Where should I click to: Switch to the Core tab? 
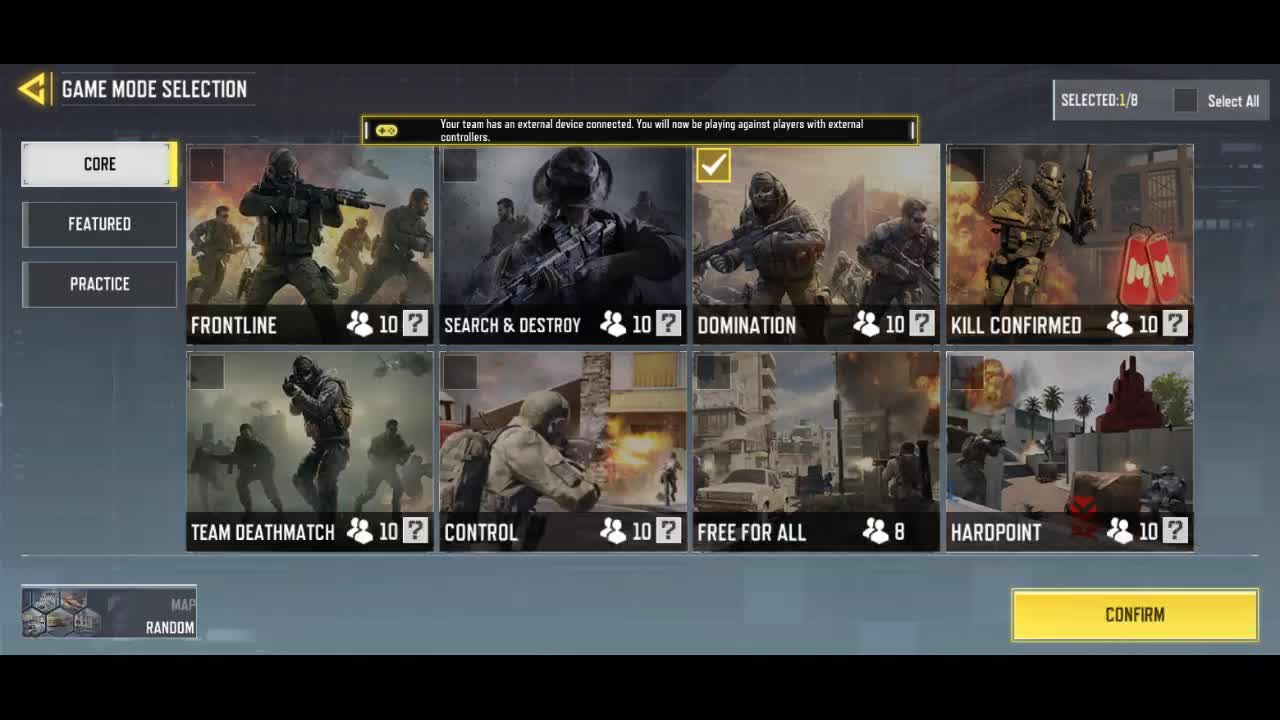click(x=99, y=164)
